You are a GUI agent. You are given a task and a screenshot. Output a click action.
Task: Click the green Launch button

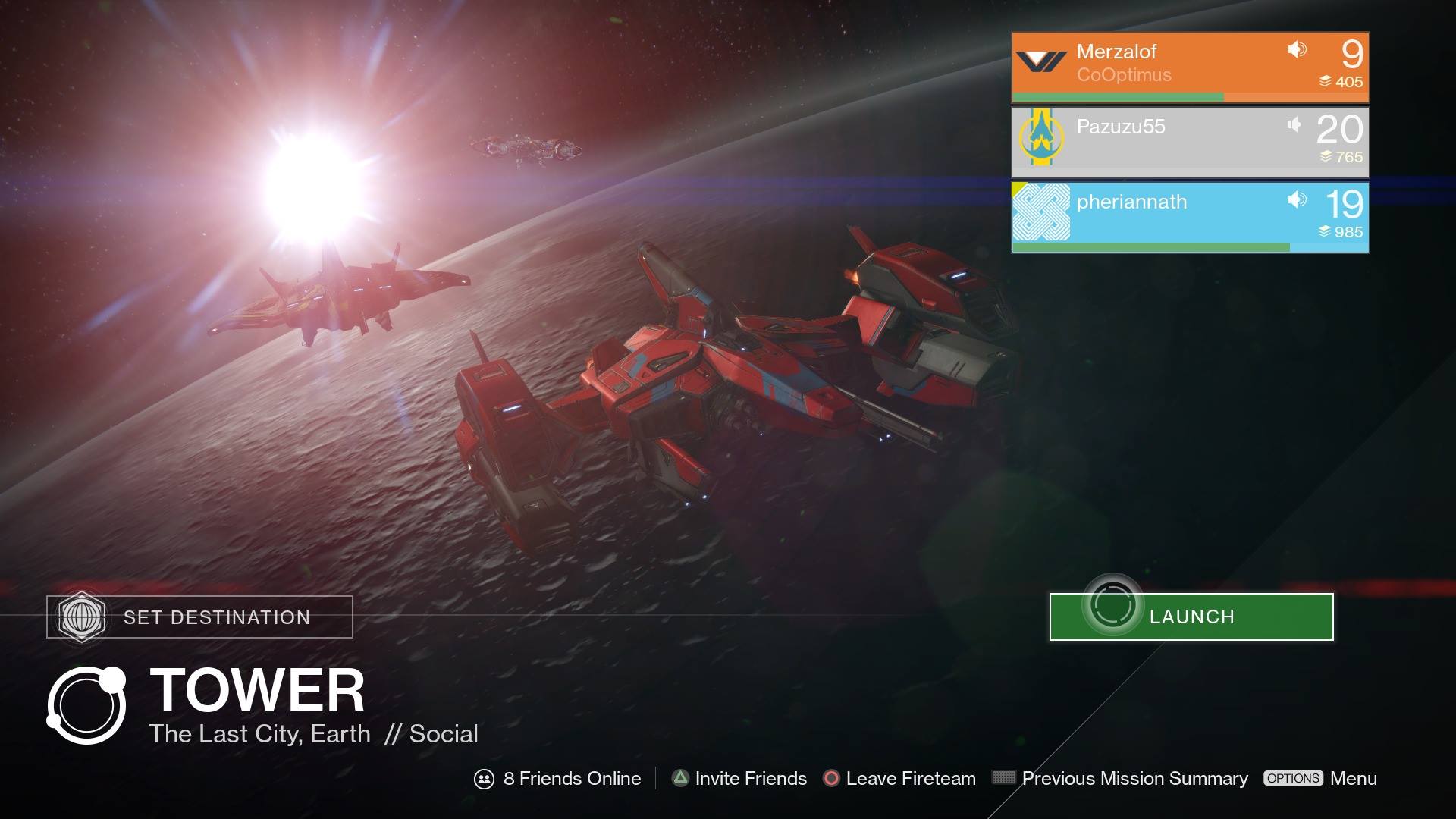1191,617
